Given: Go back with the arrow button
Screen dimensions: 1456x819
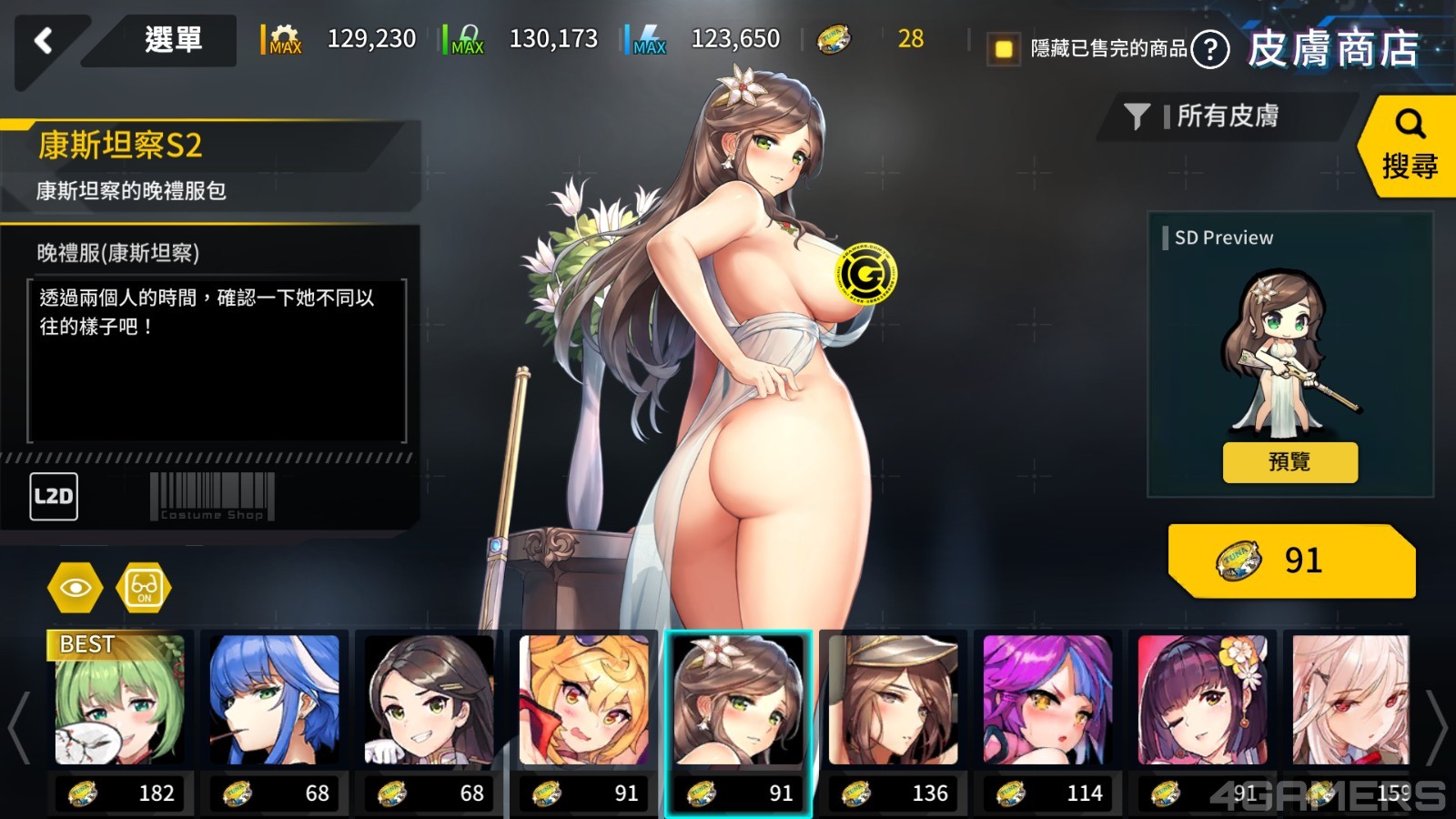Looking at the screenshot, I should [x=43, y=40].
